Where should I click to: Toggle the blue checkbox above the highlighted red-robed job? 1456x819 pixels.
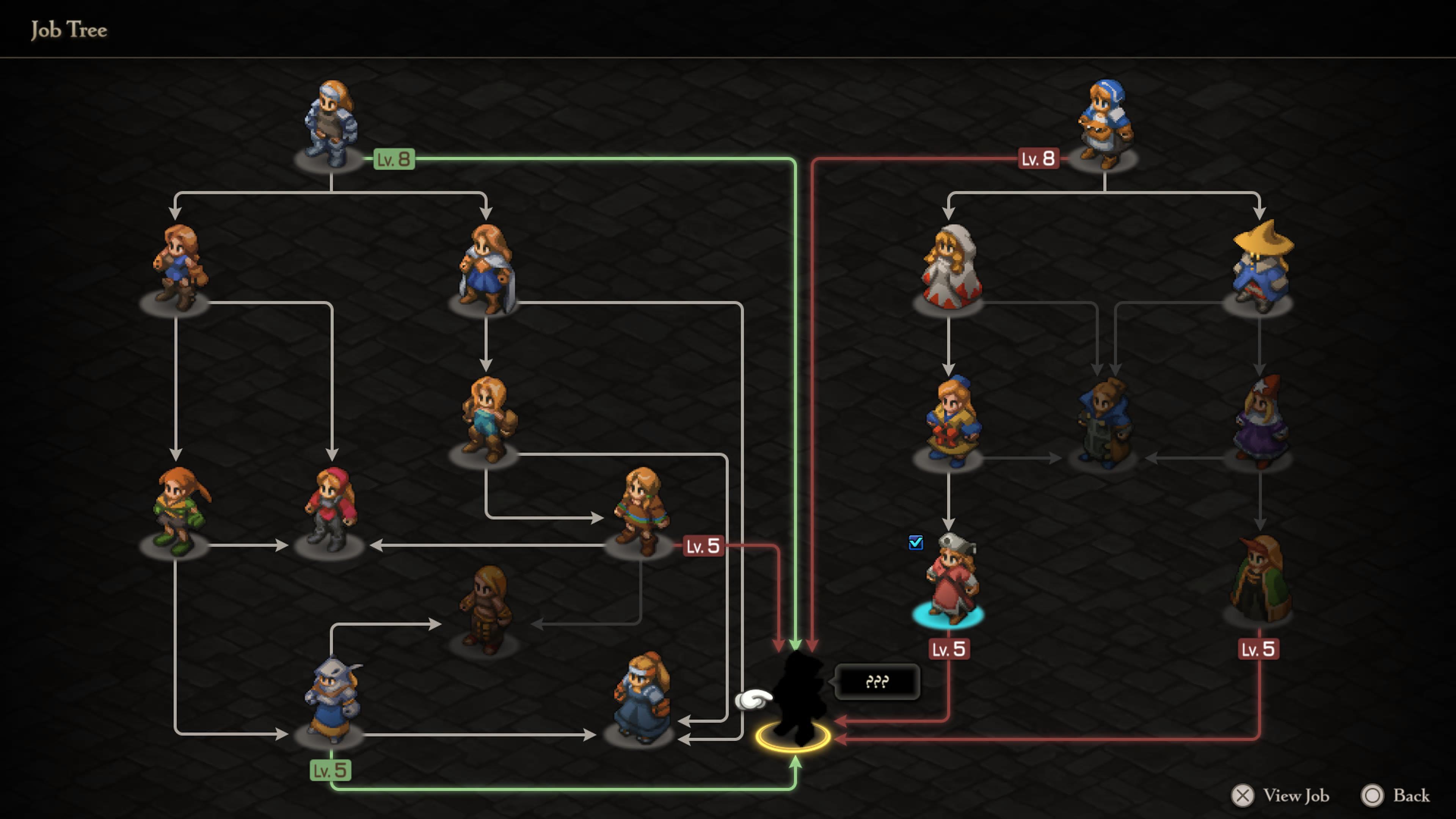[916, 543]
